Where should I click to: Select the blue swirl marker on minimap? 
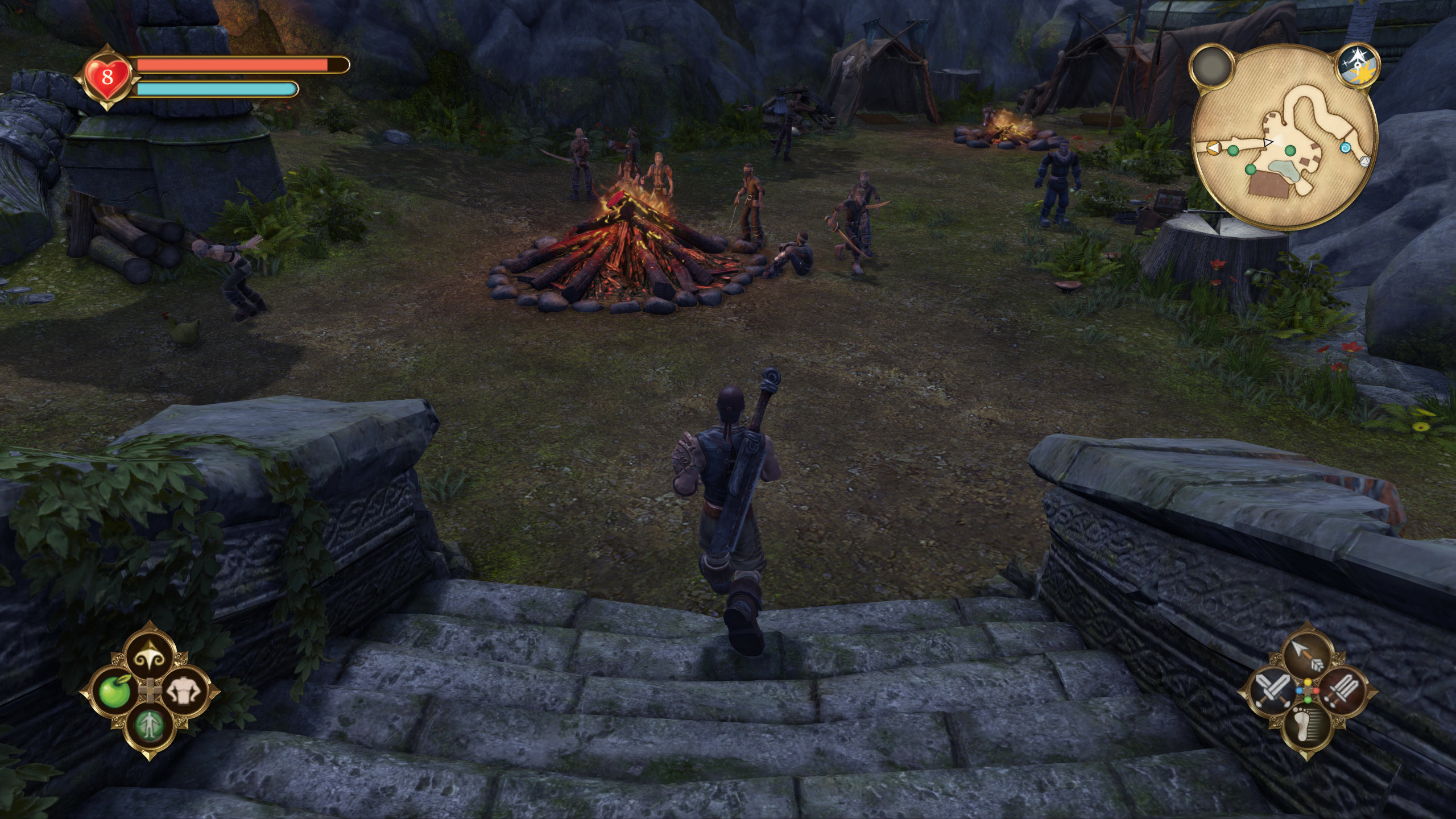click(1346, 147)
